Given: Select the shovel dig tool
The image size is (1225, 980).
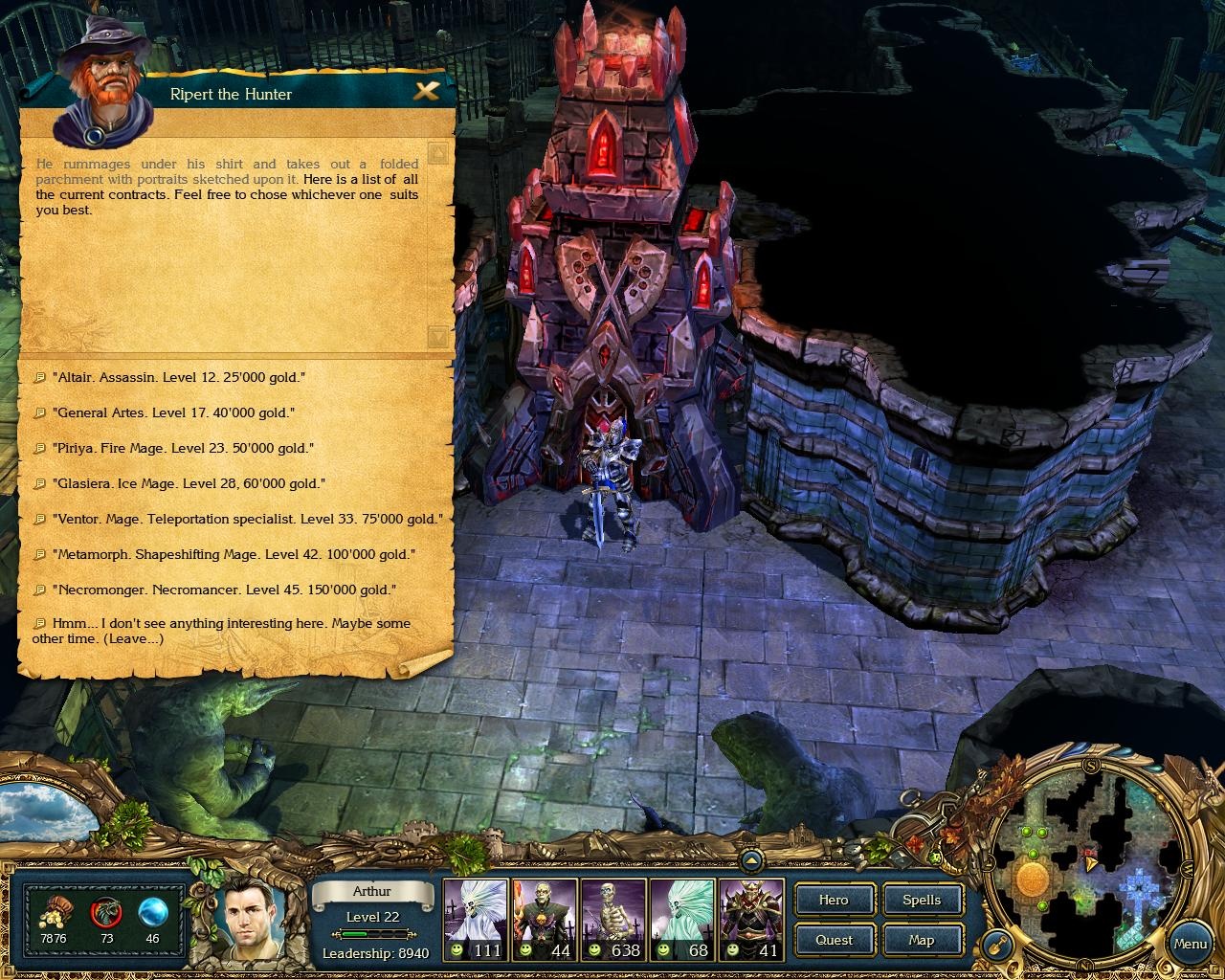Looking at the screenshot, I should 996,946.
